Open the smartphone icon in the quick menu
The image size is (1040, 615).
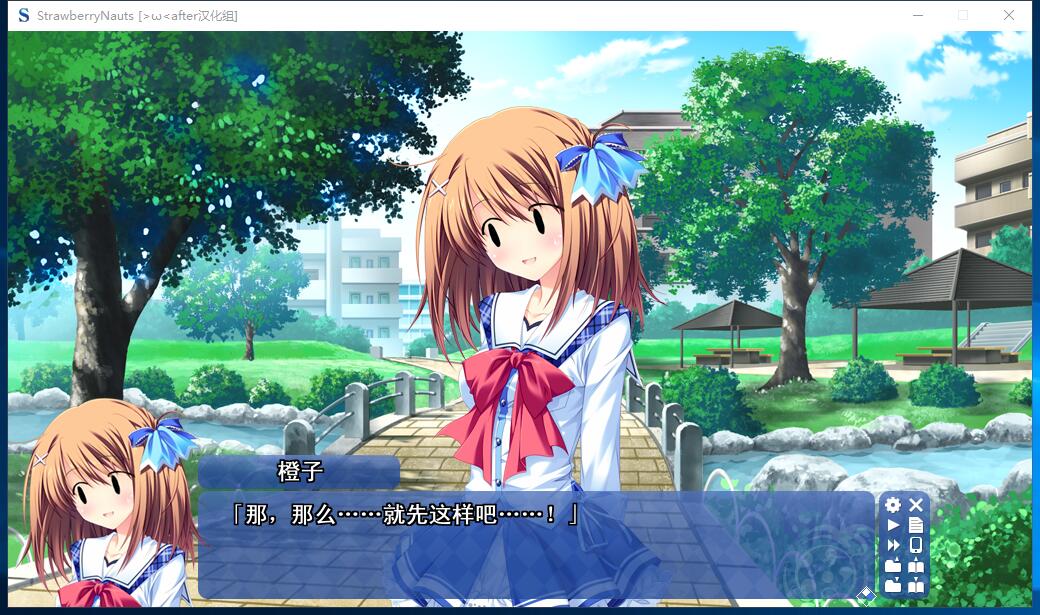tap(916, 545)
